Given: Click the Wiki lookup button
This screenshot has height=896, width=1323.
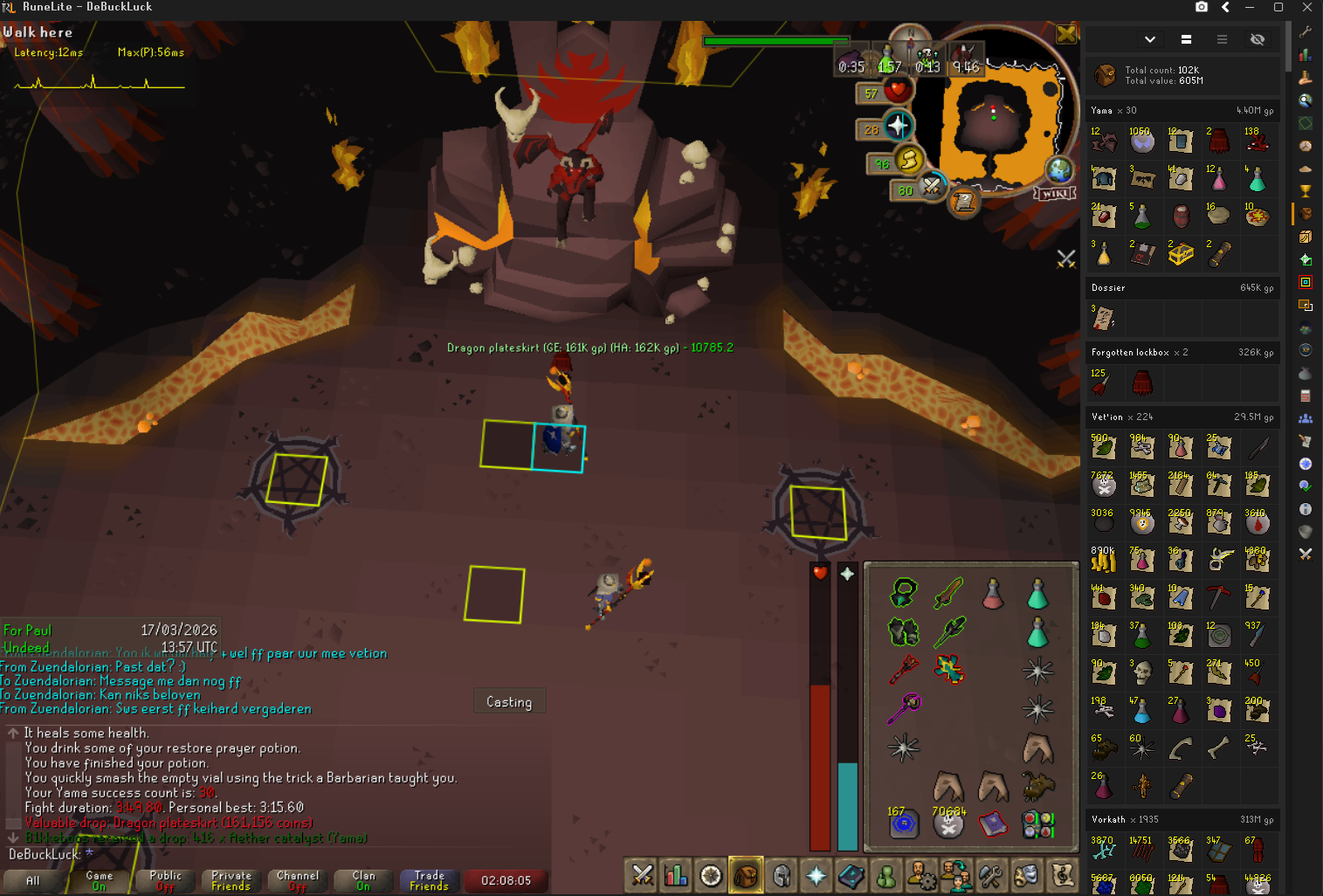Looking at the screenshot, I should [1054, 193].
